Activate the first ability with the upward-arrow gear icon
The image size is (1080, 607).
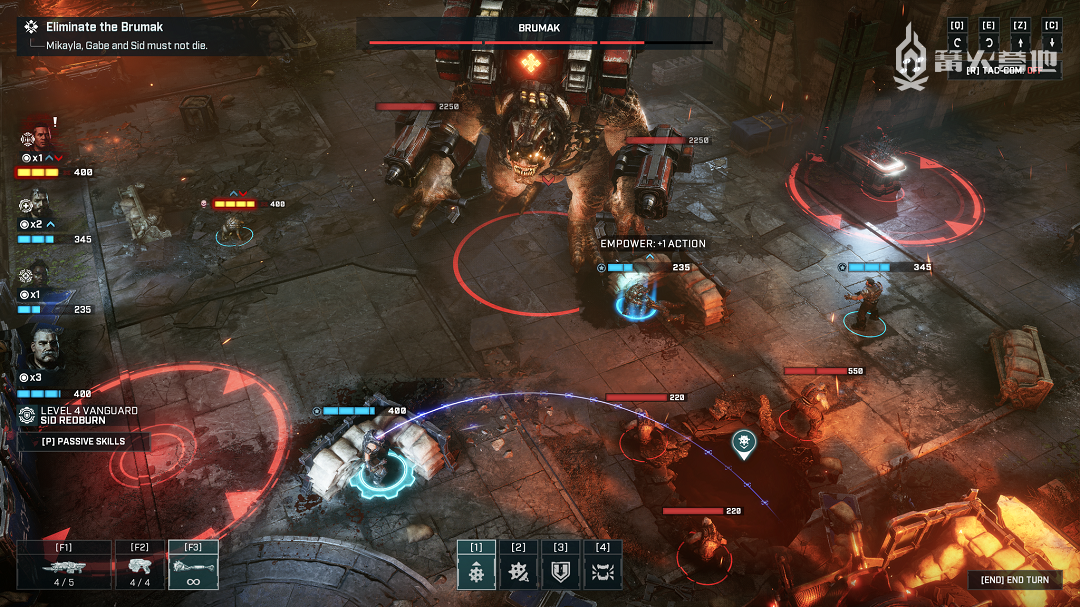click(476, 572)
